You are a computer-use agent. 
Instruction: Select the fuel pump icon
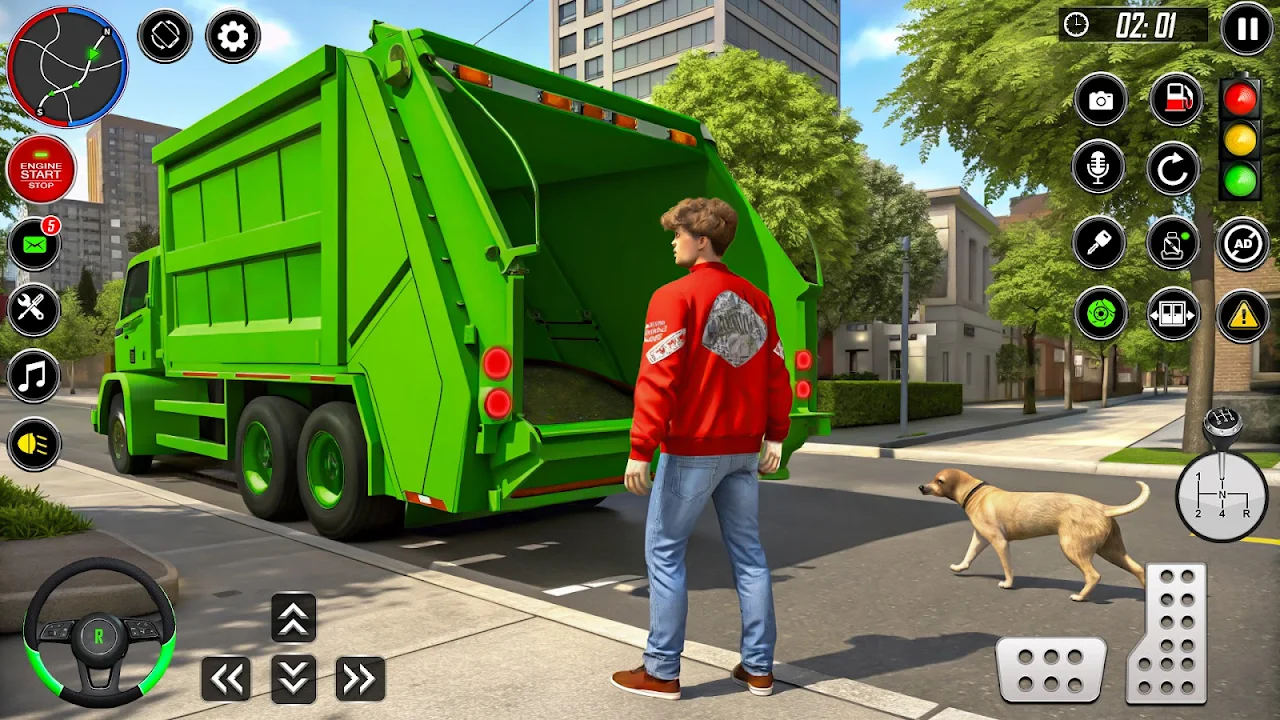click(1175, 100)
